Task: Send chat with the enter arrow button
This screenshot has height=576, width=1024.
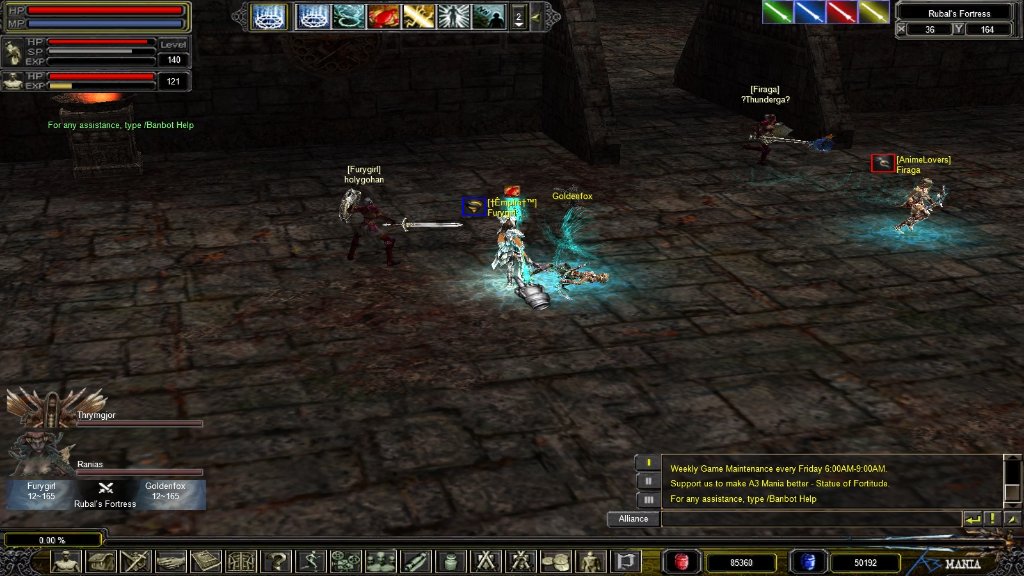Action: tap(973, 519)
